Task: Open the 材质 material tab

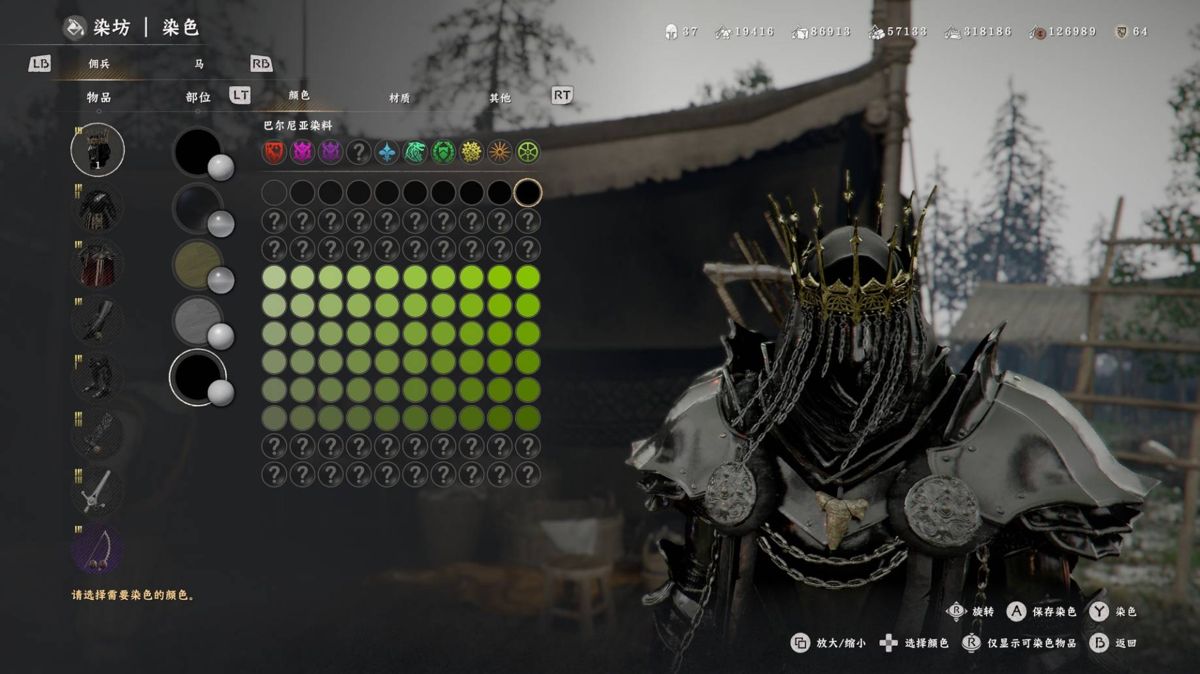Action: click(x=400, y=98)
